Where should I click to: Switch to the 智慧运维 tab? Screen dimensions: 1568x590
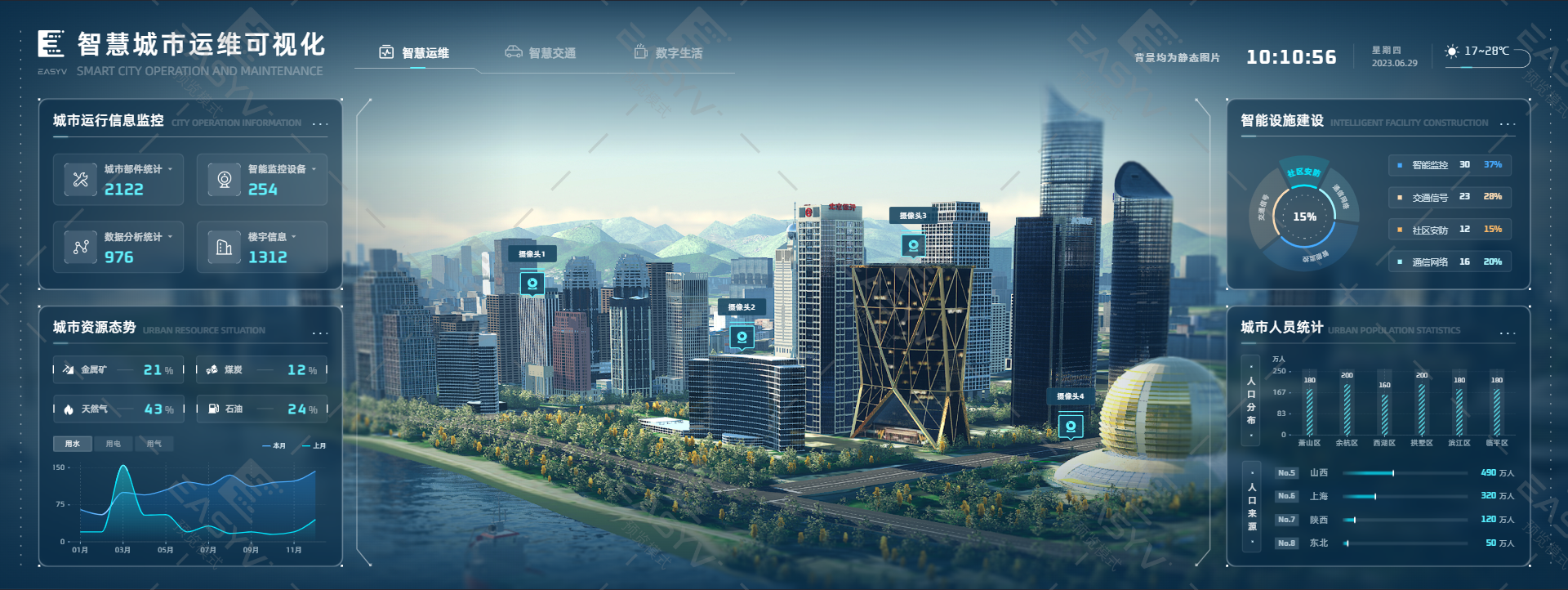[416, 53]
